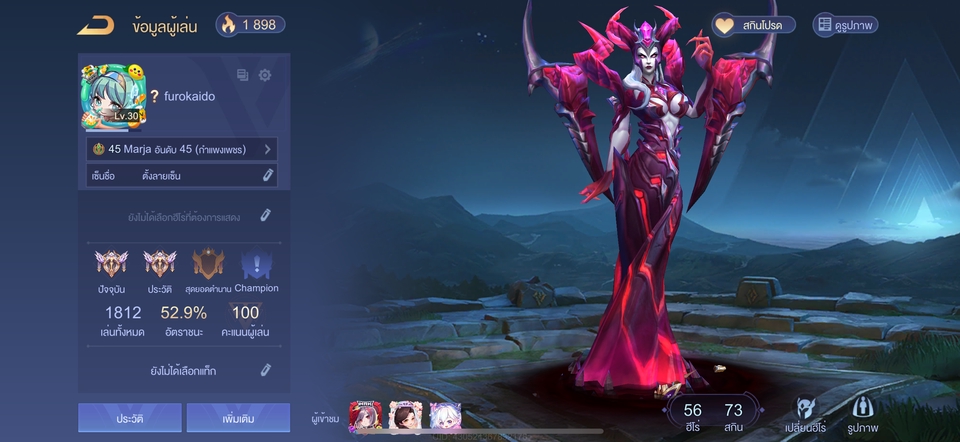The image size is (960, 442).
Task: Click the copy icon beside the gear
Action: click(x=242, y=75)
